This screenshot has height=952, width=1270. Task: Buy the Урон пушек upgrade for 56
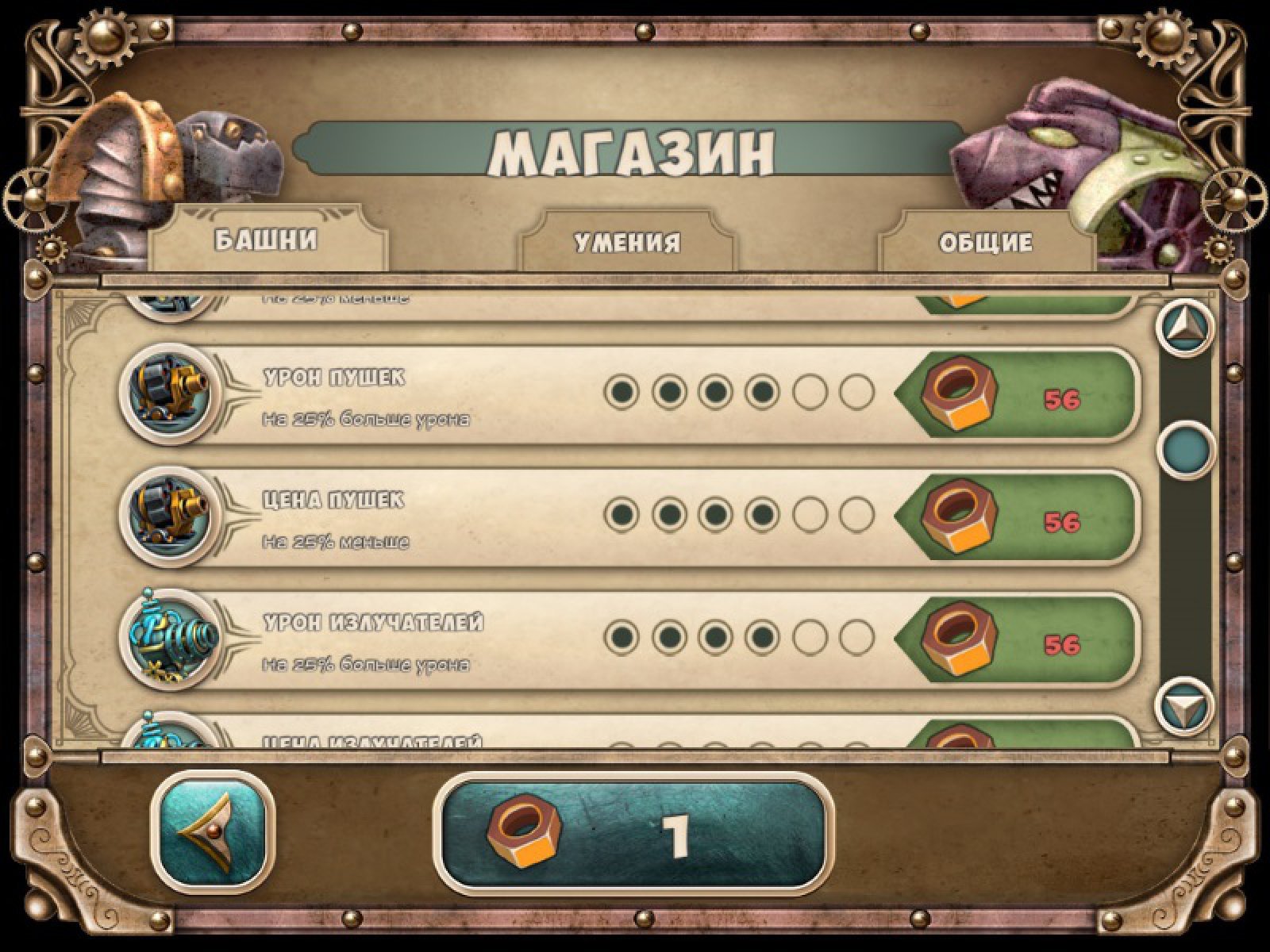pos(1018,394)
